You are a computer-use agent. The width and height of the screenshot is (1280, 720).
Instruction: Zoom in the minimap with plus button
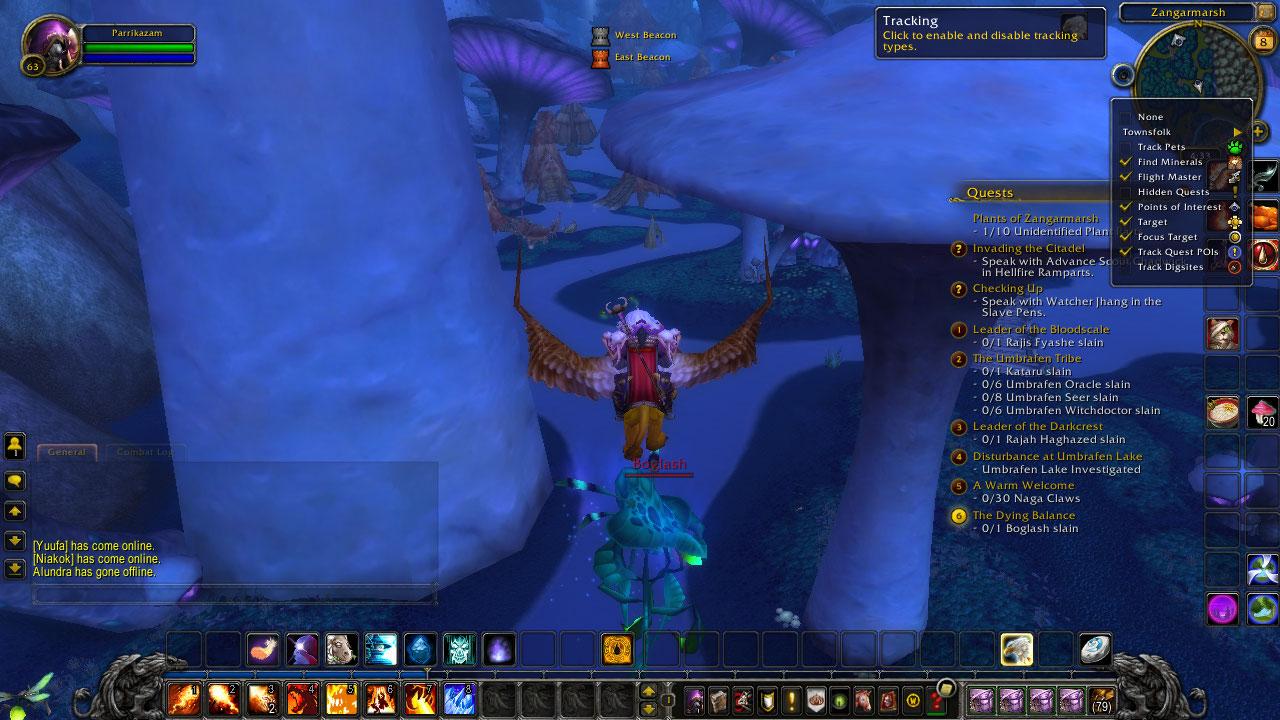coord(1258,132)
